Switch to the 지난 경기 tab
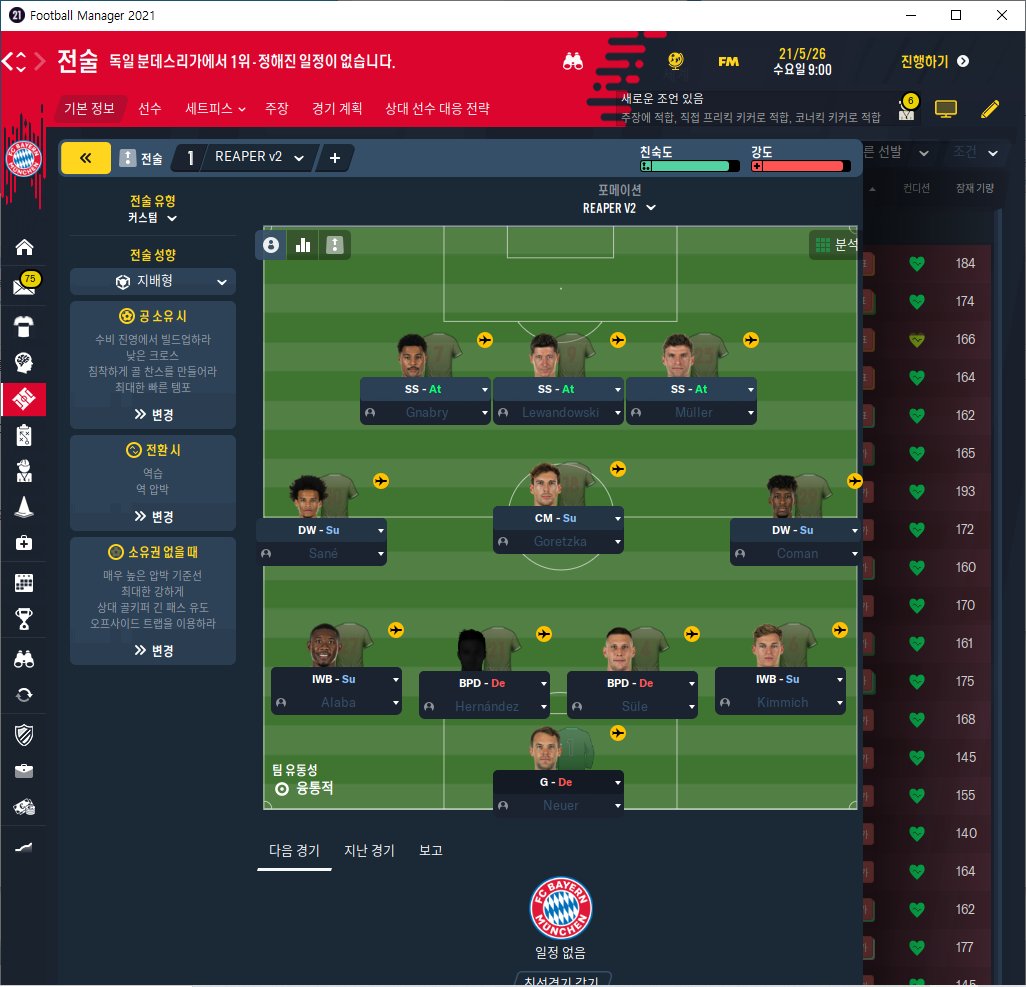This screenshot has width=1026, height=987. click(369, 851)
